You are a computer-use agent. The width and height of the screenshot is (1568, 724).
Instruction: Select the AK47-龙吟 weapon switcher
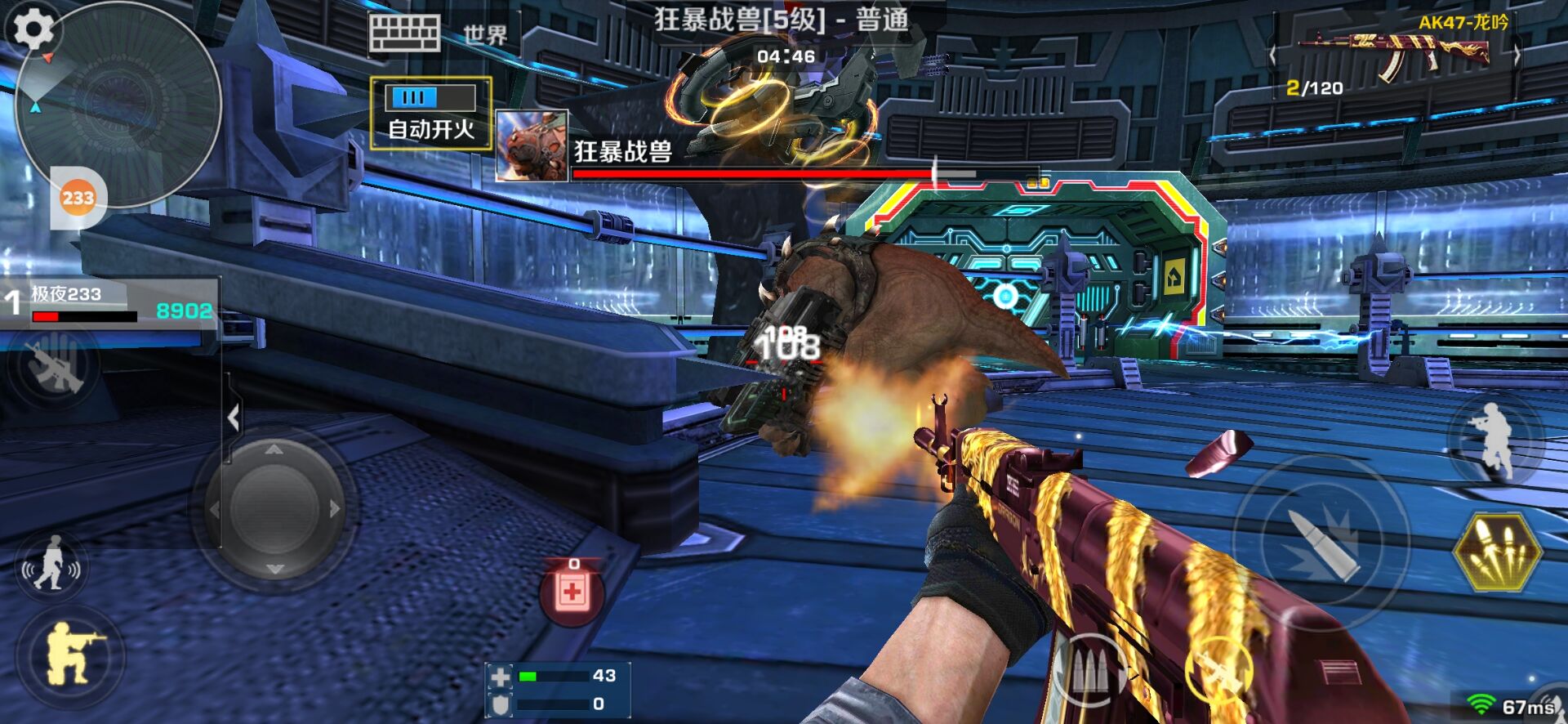pyautogui.click(x=1394, y=54)
